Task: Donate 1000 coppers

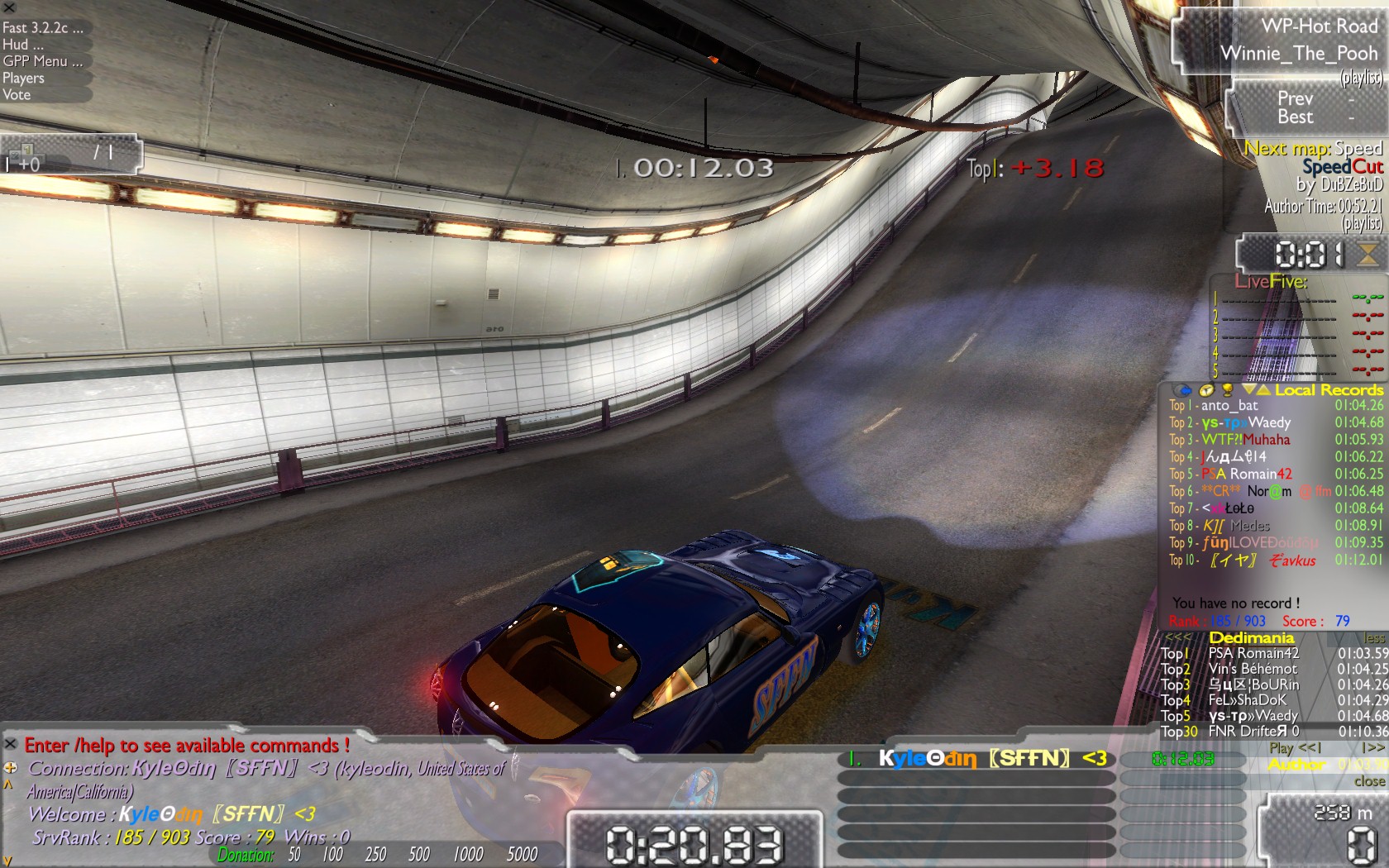Action: (468, 855)
